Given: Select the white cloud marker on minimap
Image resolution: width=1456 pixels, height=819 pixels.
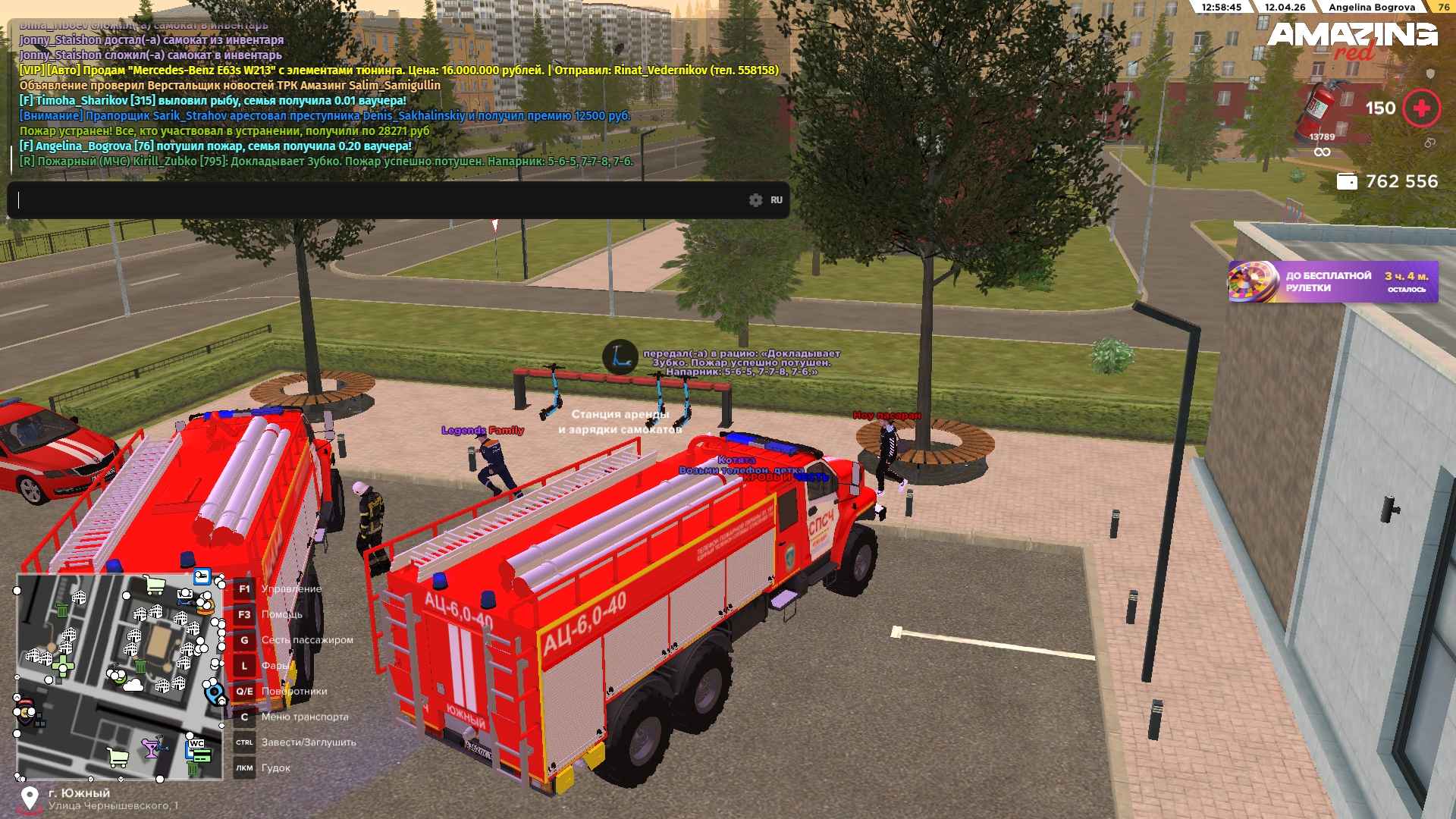Looking at the screenshot, I should tap(133, 686).
